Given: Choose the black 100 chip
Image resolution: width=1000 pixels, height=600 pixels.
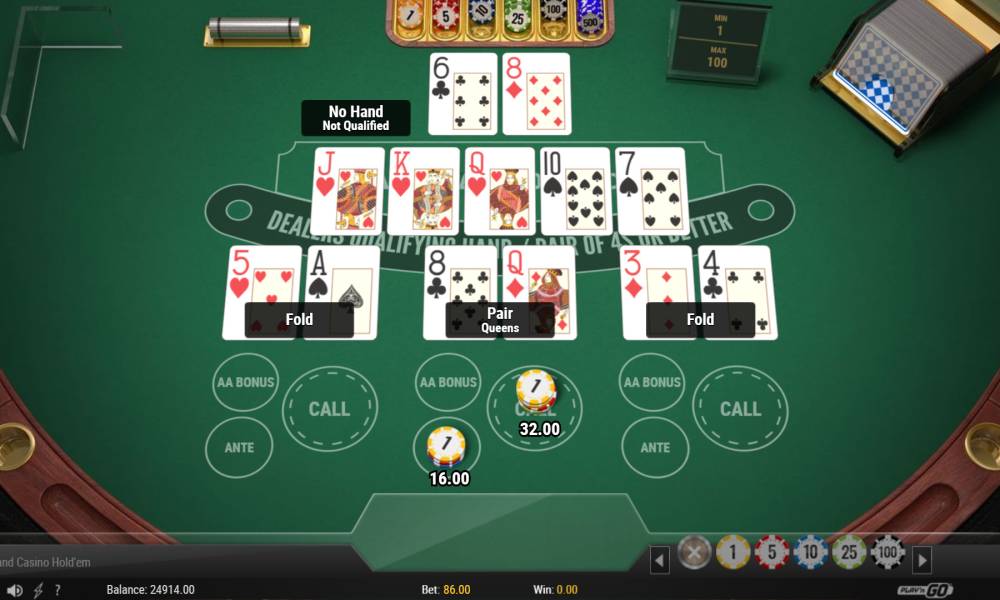Looking at the screenshot, I should click(x=888, y=551).
